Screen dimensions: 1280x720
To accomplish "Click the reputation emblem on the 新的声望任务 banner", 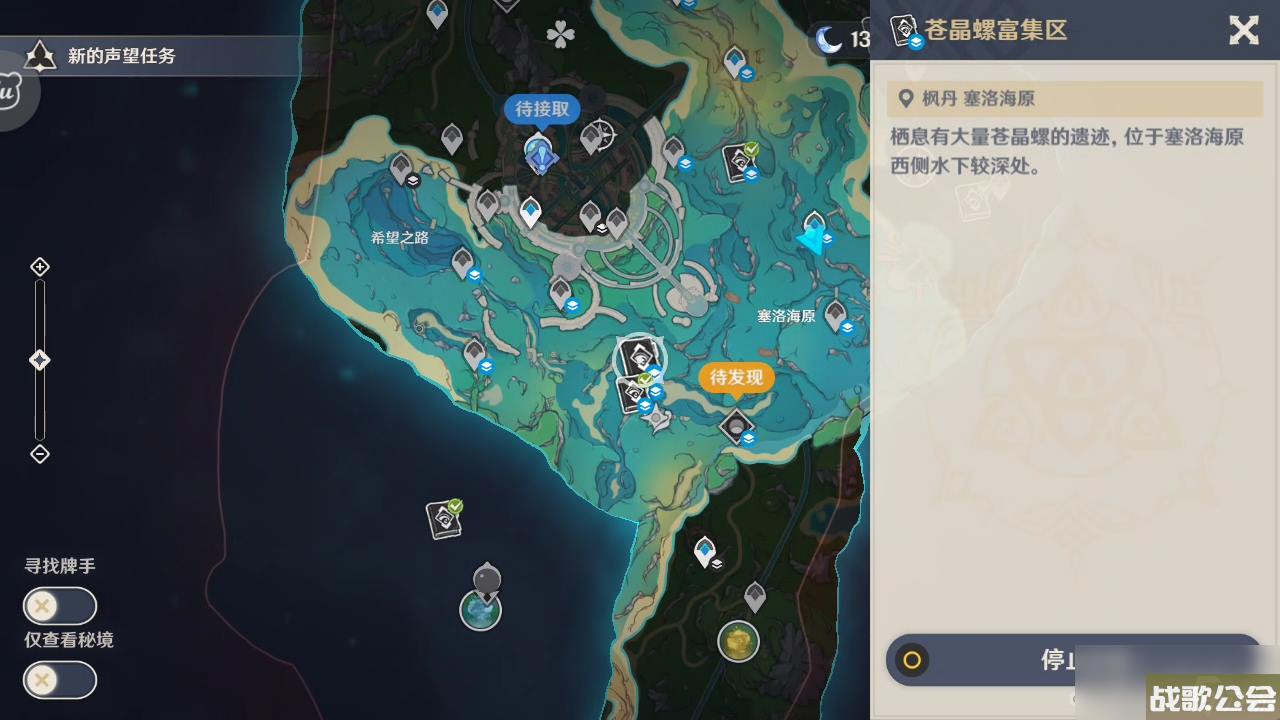I will 40,56.
